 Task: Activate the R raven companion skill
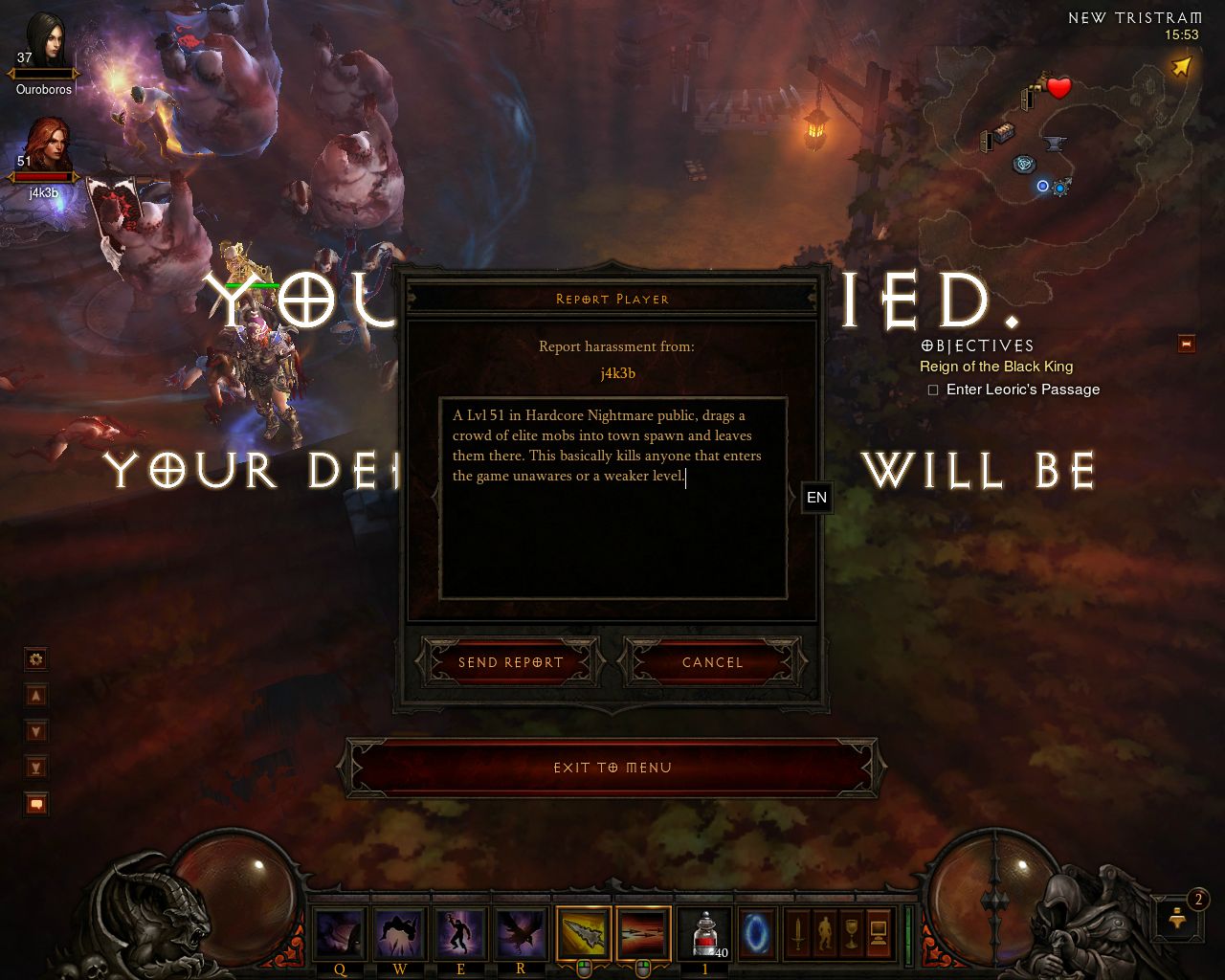(x=521, y=932)
